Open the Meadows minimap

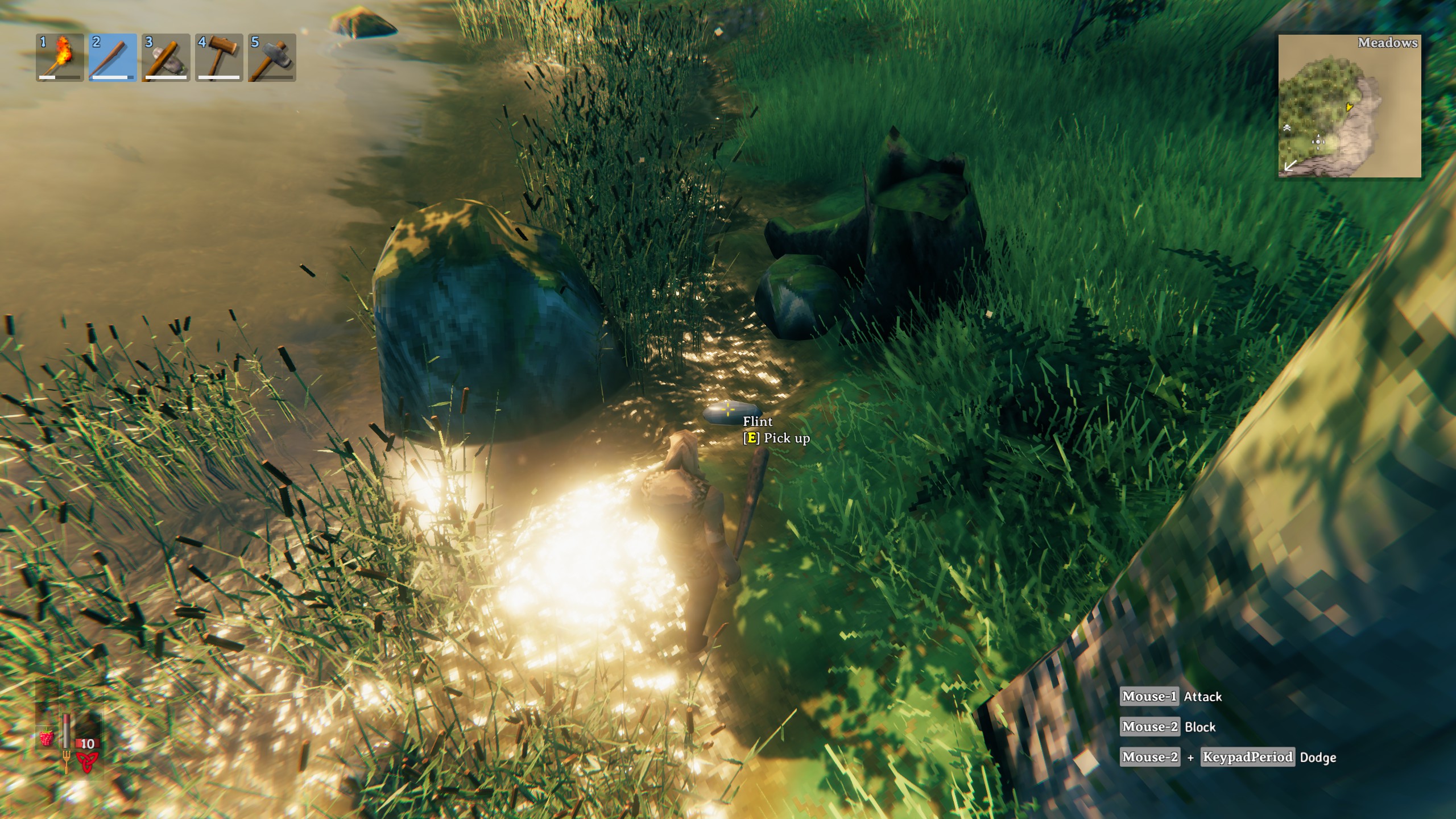1349,106
